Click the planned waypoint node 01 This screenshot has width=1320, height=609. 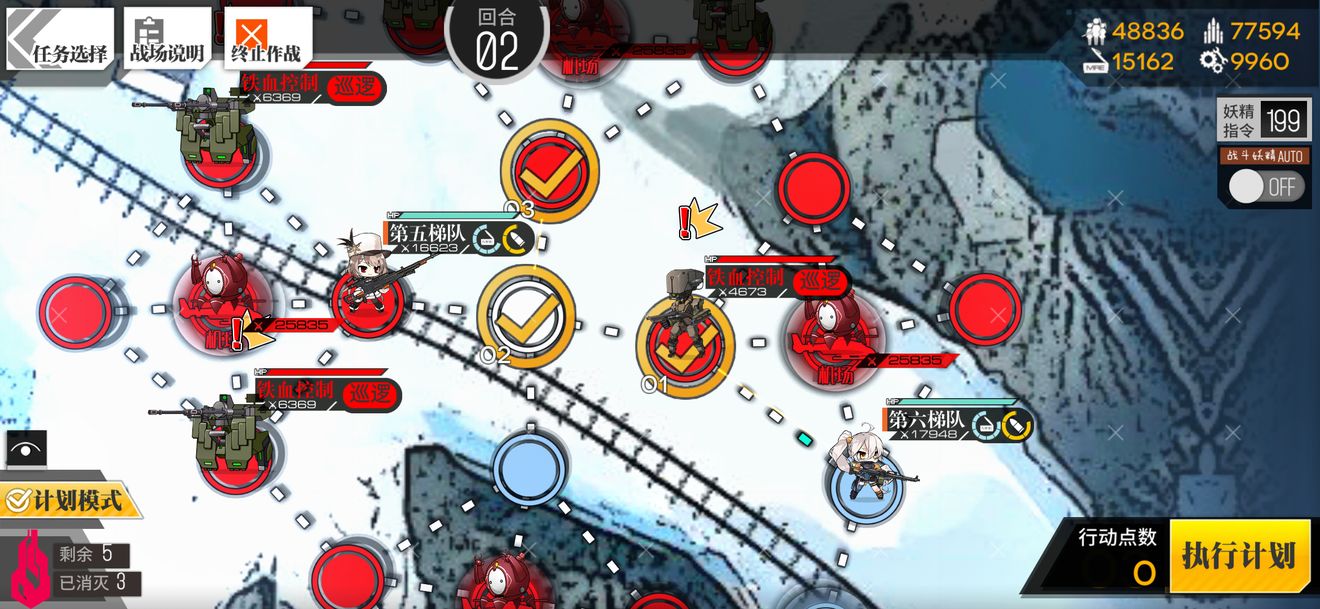pyautogui.click(x=685, y=346)
